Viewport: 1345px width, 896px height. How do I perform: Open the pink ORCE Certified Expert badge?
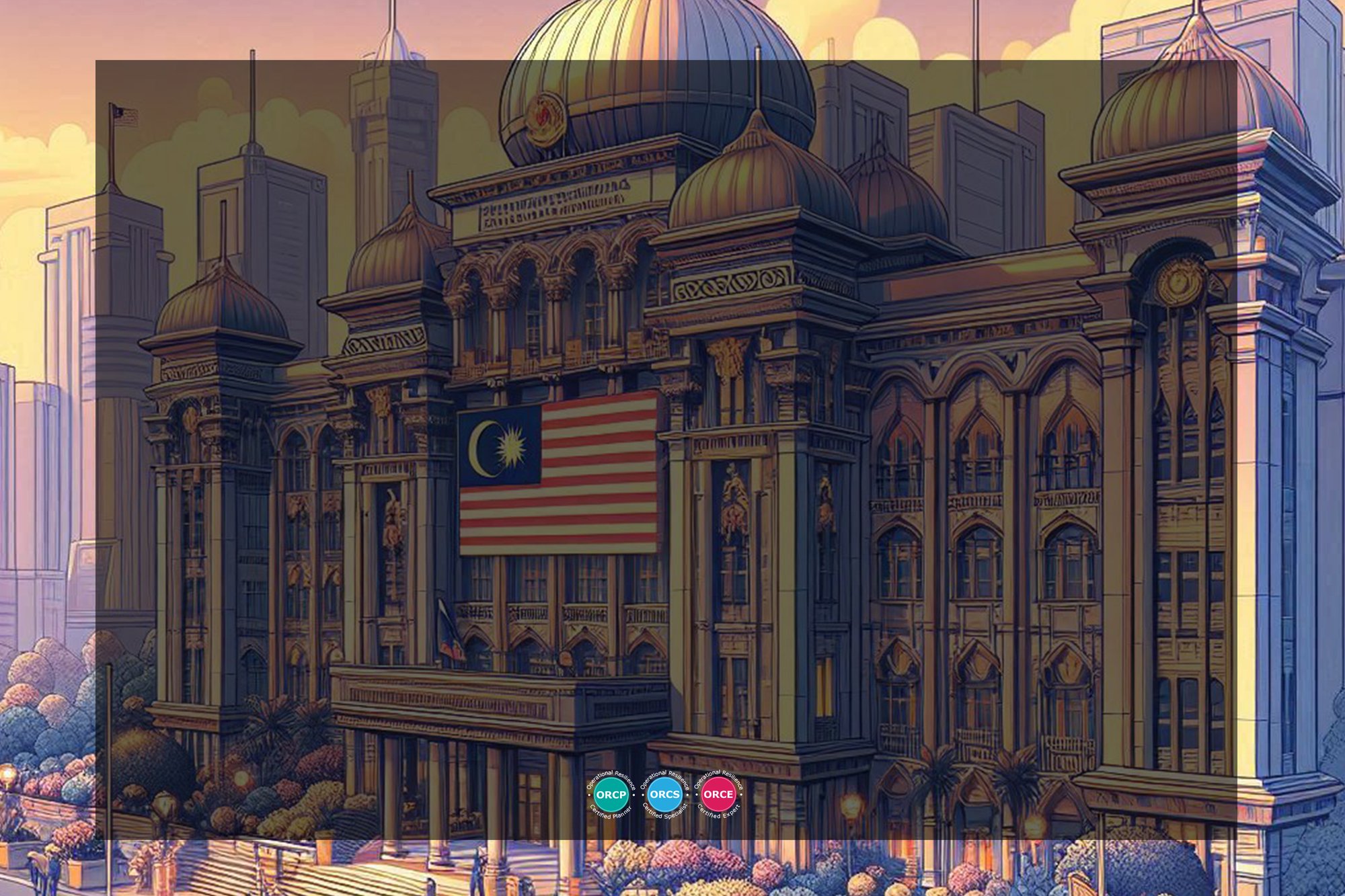718,795
